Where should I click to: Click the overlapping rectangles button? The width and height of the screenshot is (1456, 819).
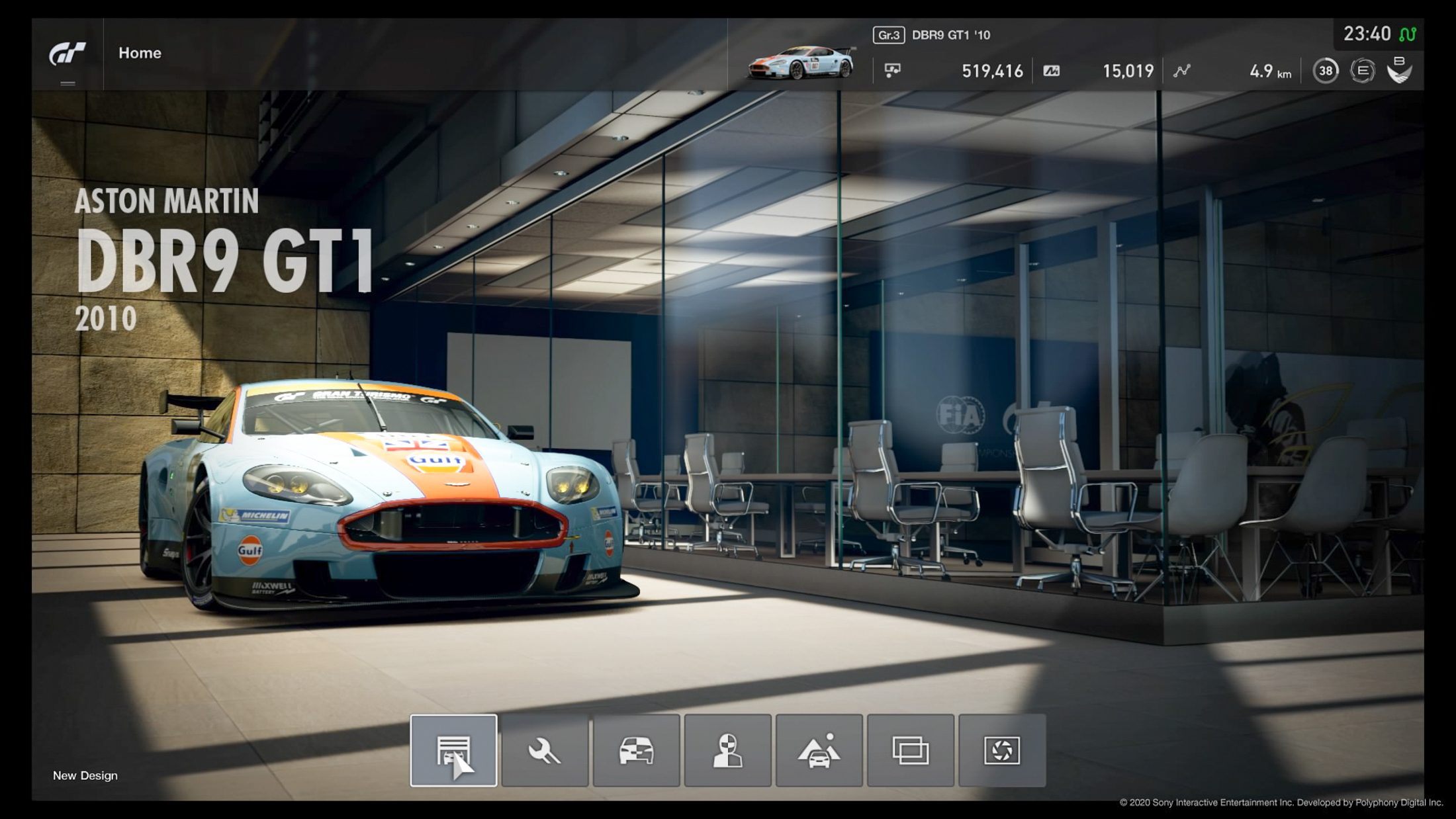click(x=911, y=750)
